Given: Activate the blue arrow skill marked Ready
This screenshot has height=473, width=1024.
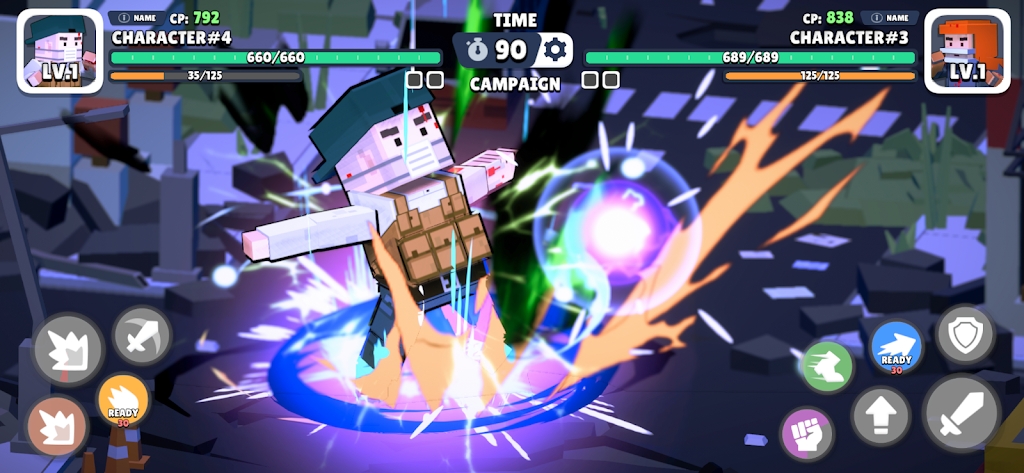Looking at the screenshot, I should 896,346.
